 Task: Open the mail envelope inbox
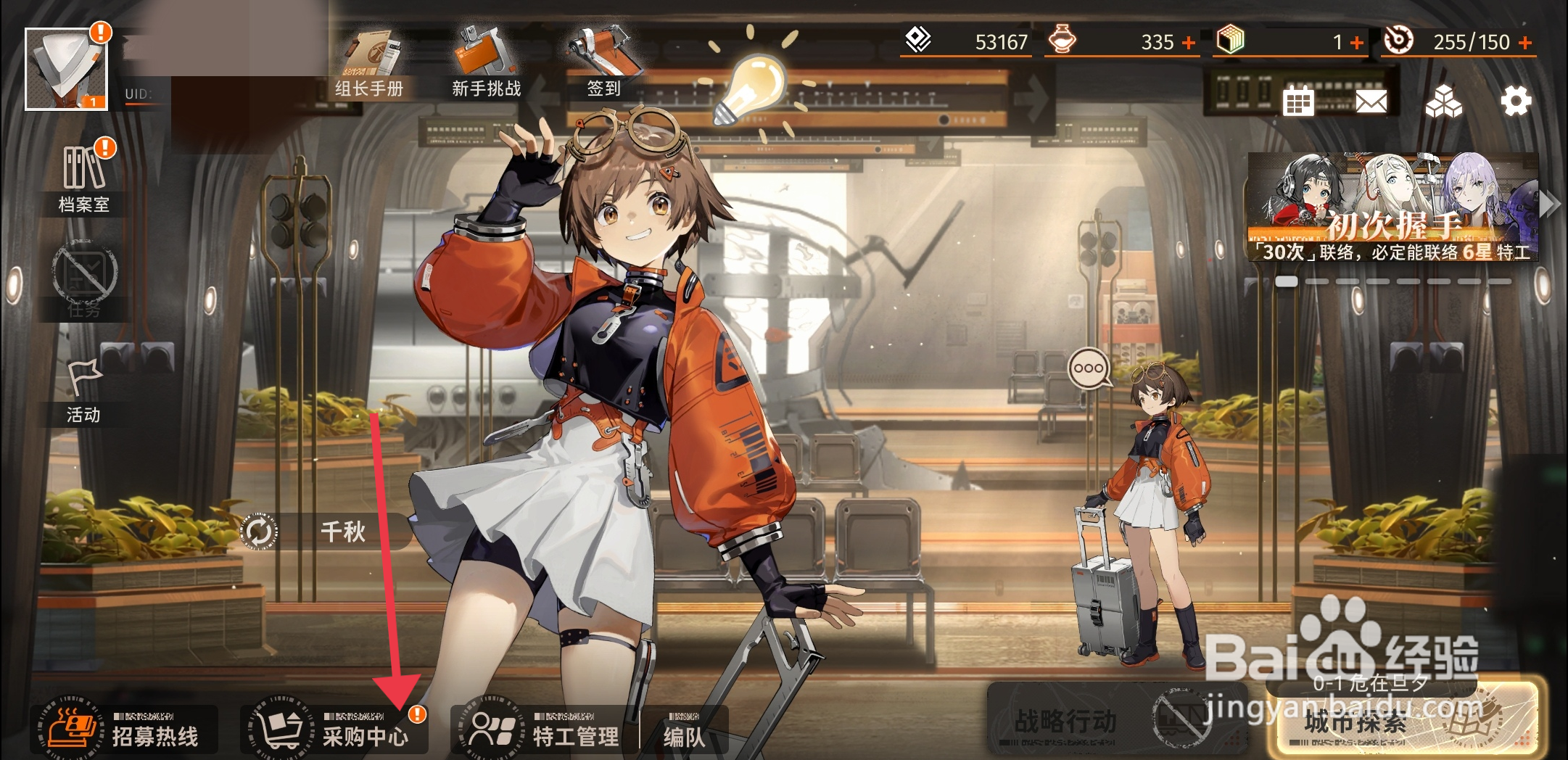coord(1371,102)
